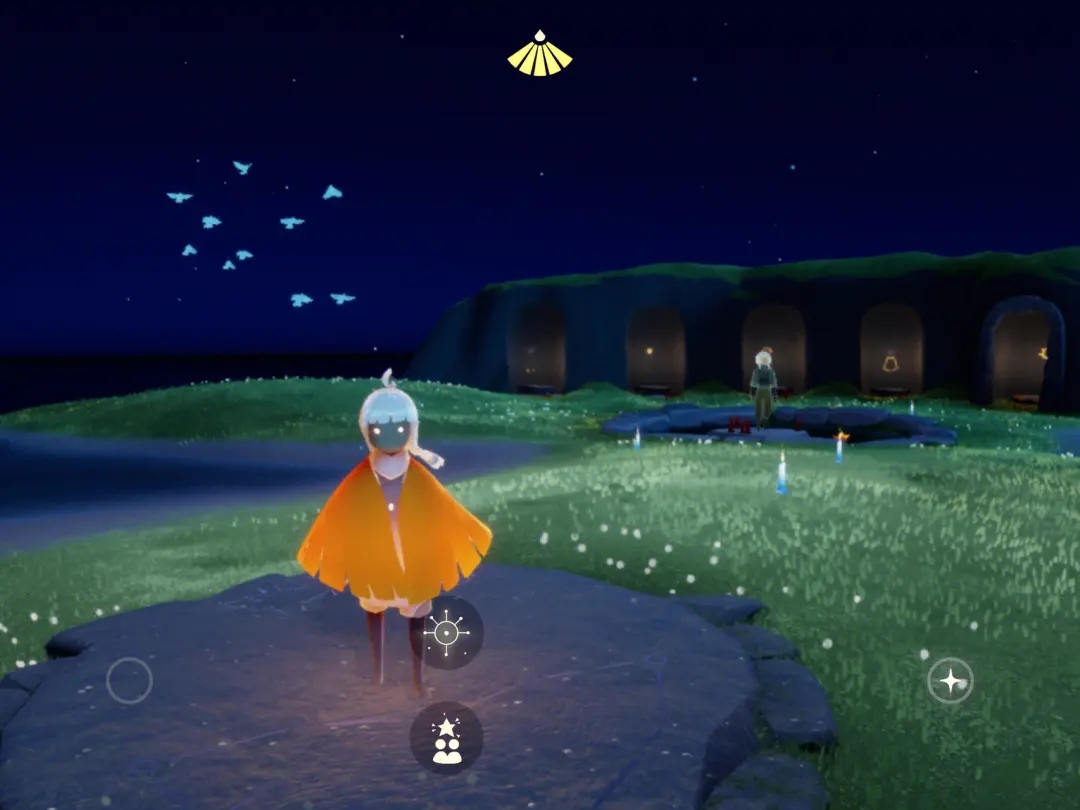Tap the golden cape energy fan icon
The image size is (1080, 810).
point(540,55)
